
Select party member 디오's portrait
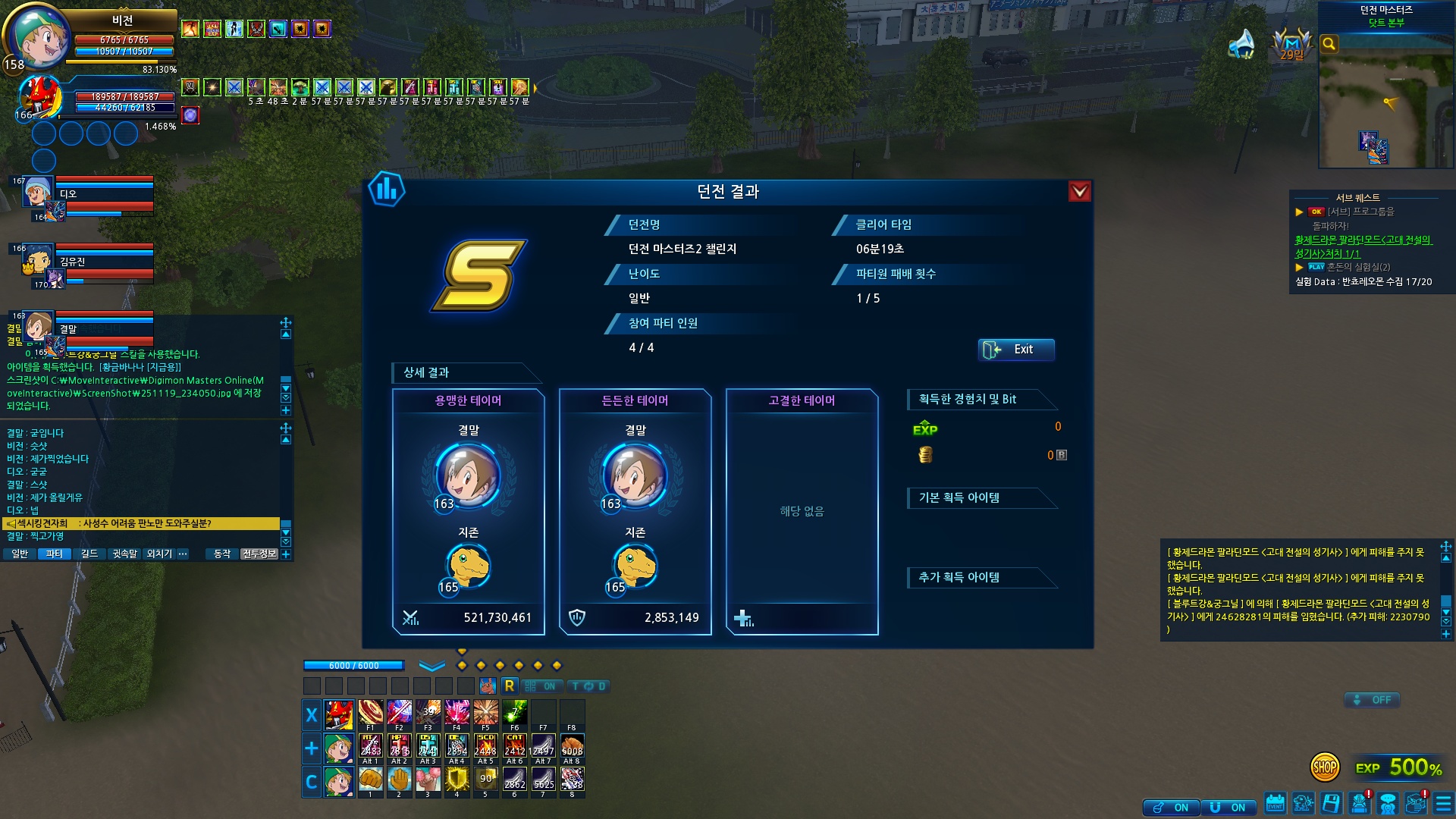click(36, 191)
